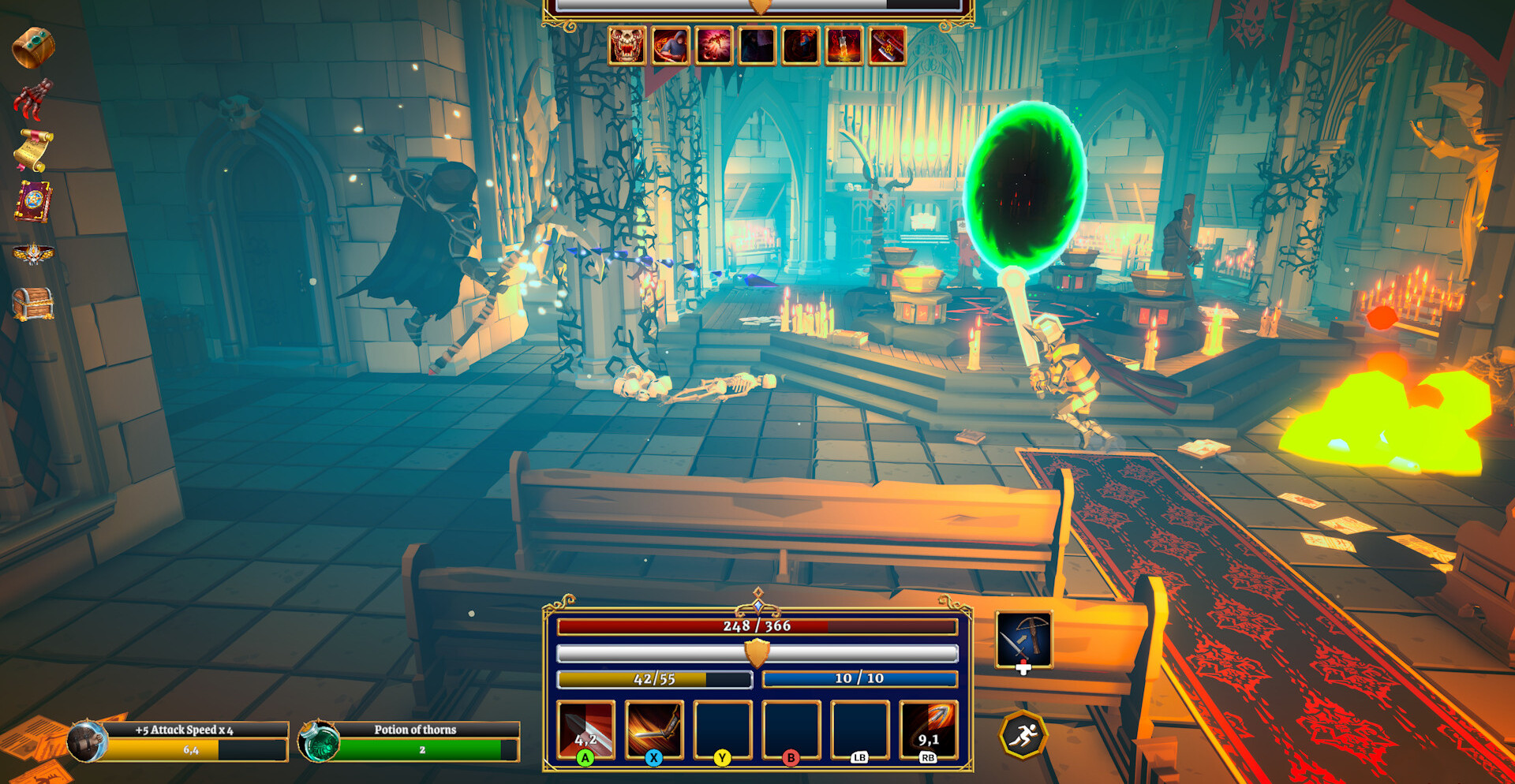Open the treasure chest icon
This screenshot has width=1515, height=784.
click(33, 304)
